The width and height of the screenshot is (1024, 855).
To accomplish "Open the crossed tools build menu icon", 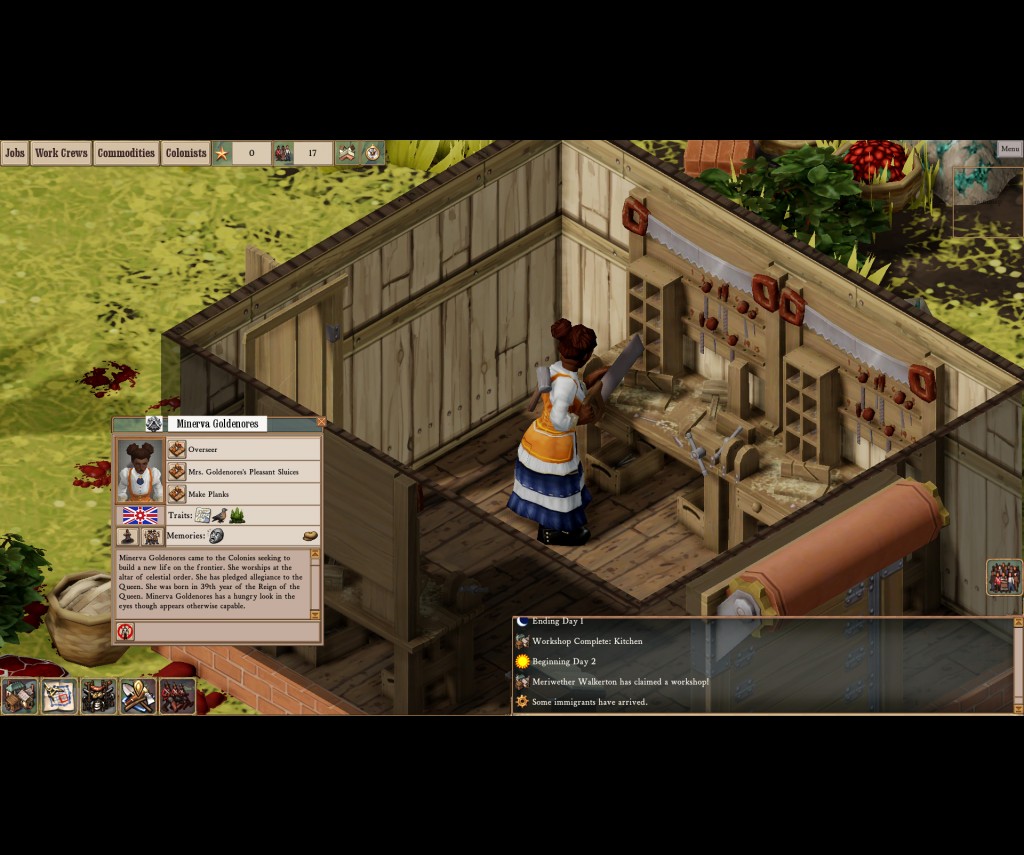I will click(x=138, y=695).
